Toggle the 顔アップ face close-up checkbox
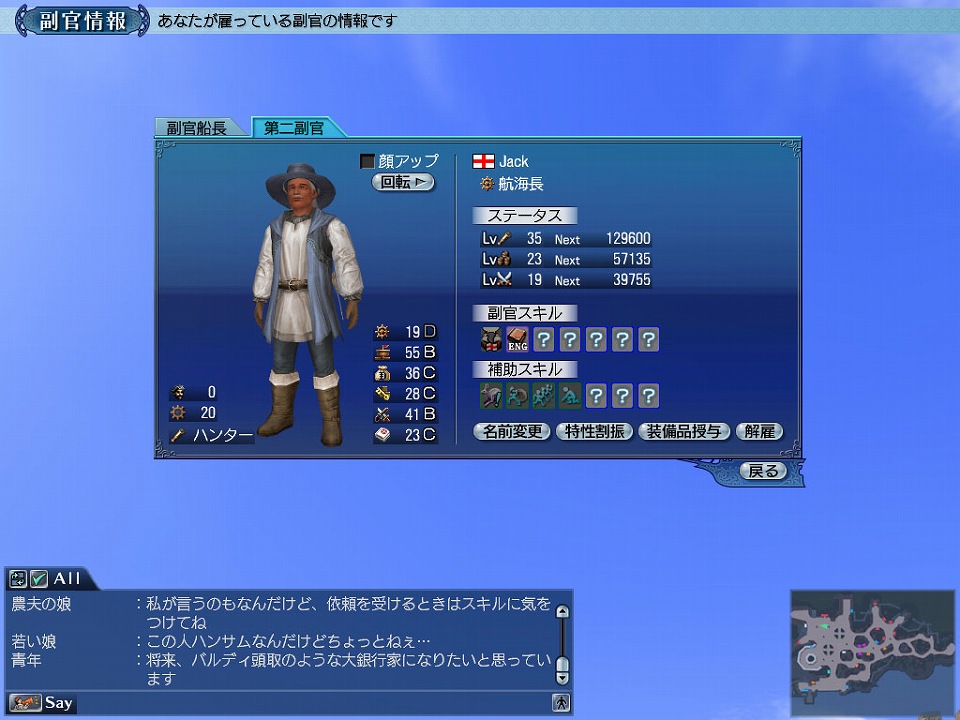960x720 pixels. (x=367, y=161)
